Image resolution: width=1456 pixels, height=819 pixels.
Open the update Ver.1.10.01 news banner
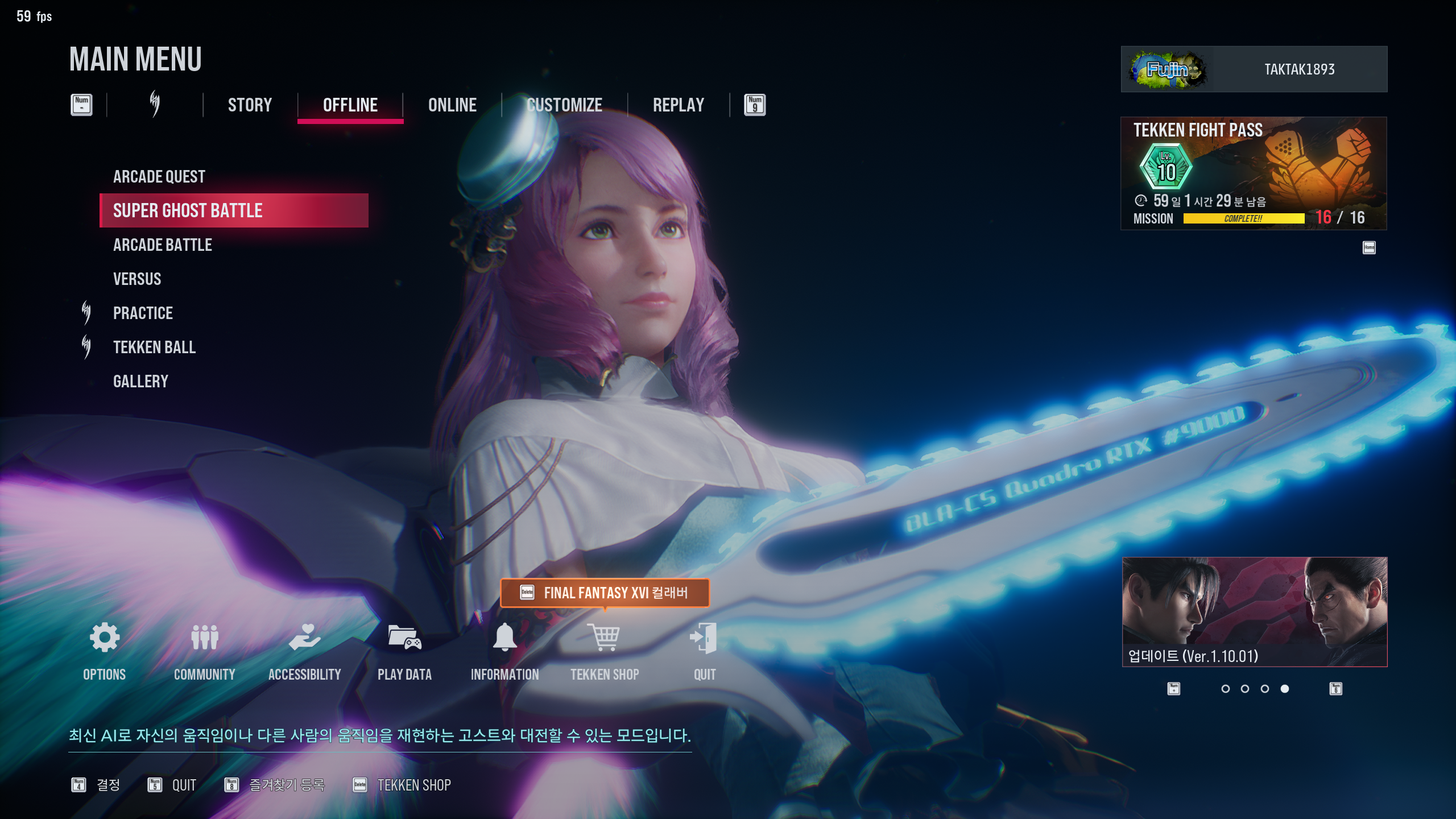pos(1255,611)
